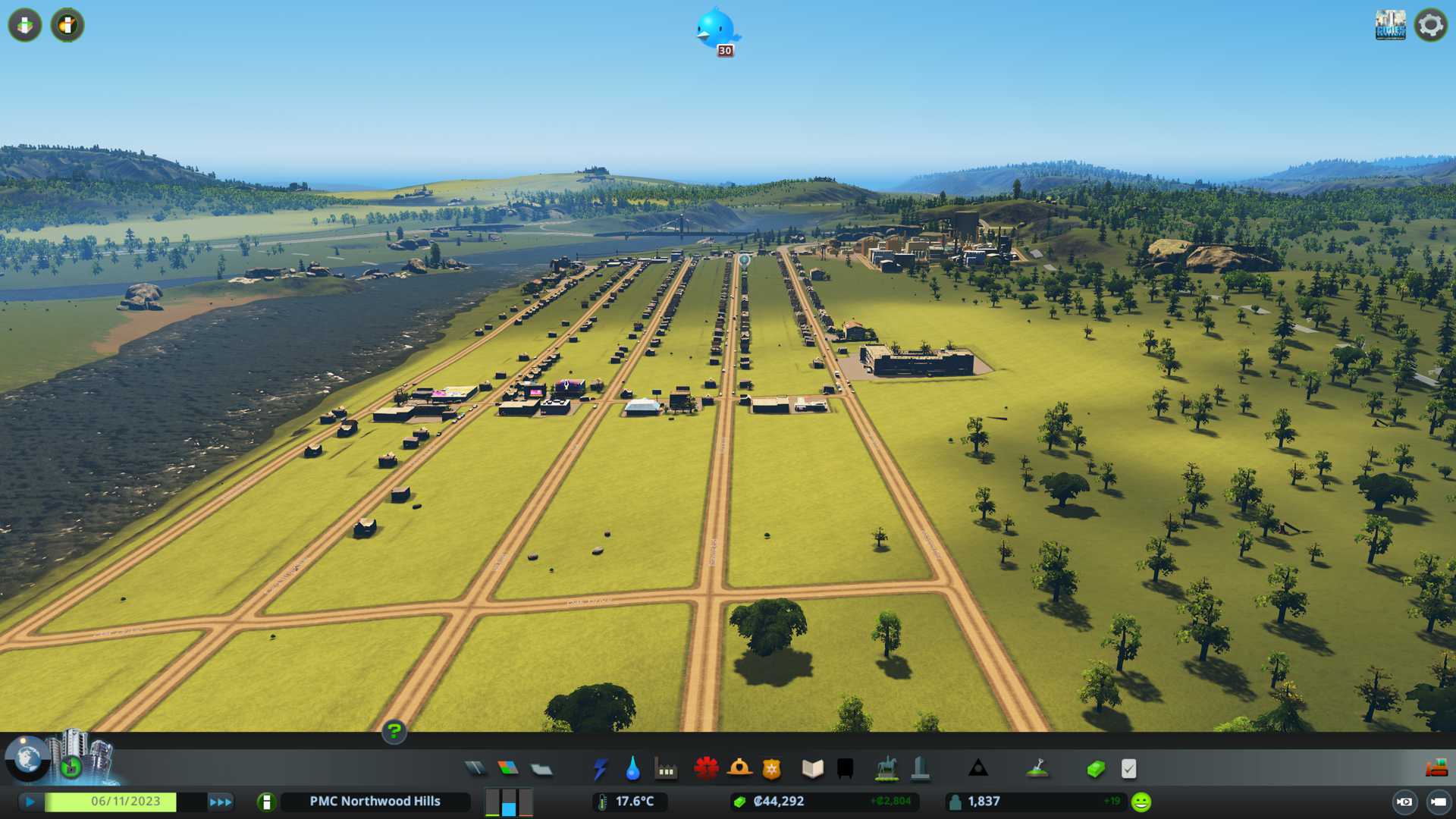1456x819 pixels.
Task: Select the Water and Sewage droplet icon
Action: (632, 769)
